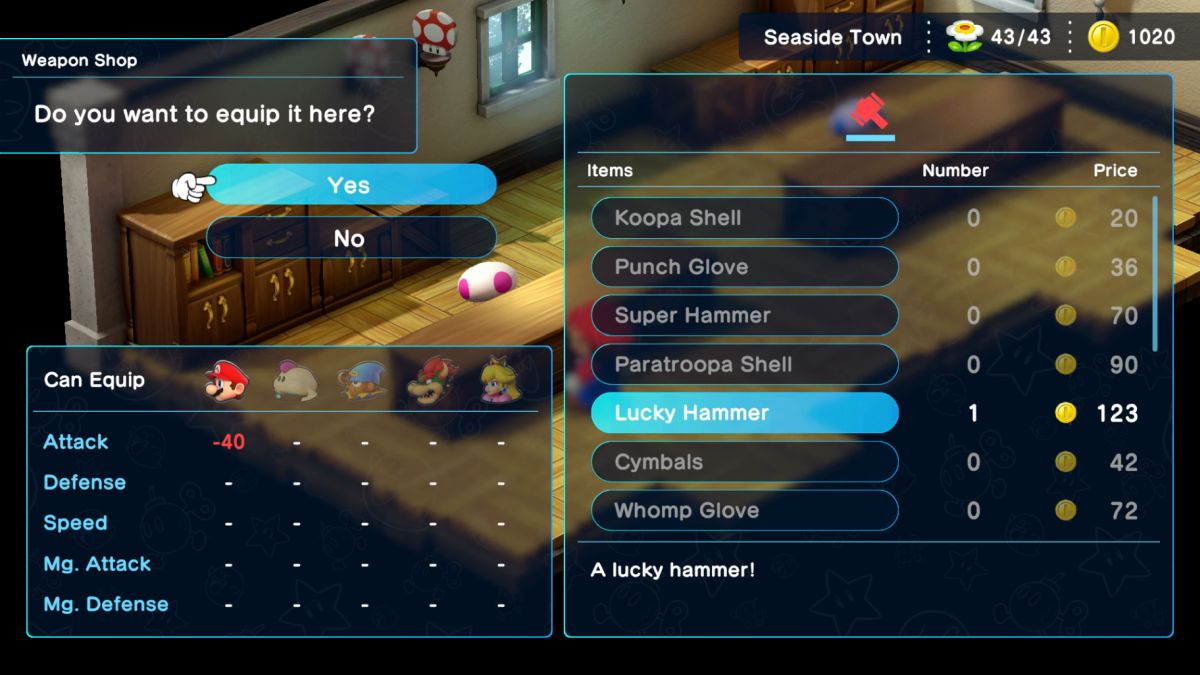Select the Cymbals item
The image size is (1200, 675).
pos(744,462)
